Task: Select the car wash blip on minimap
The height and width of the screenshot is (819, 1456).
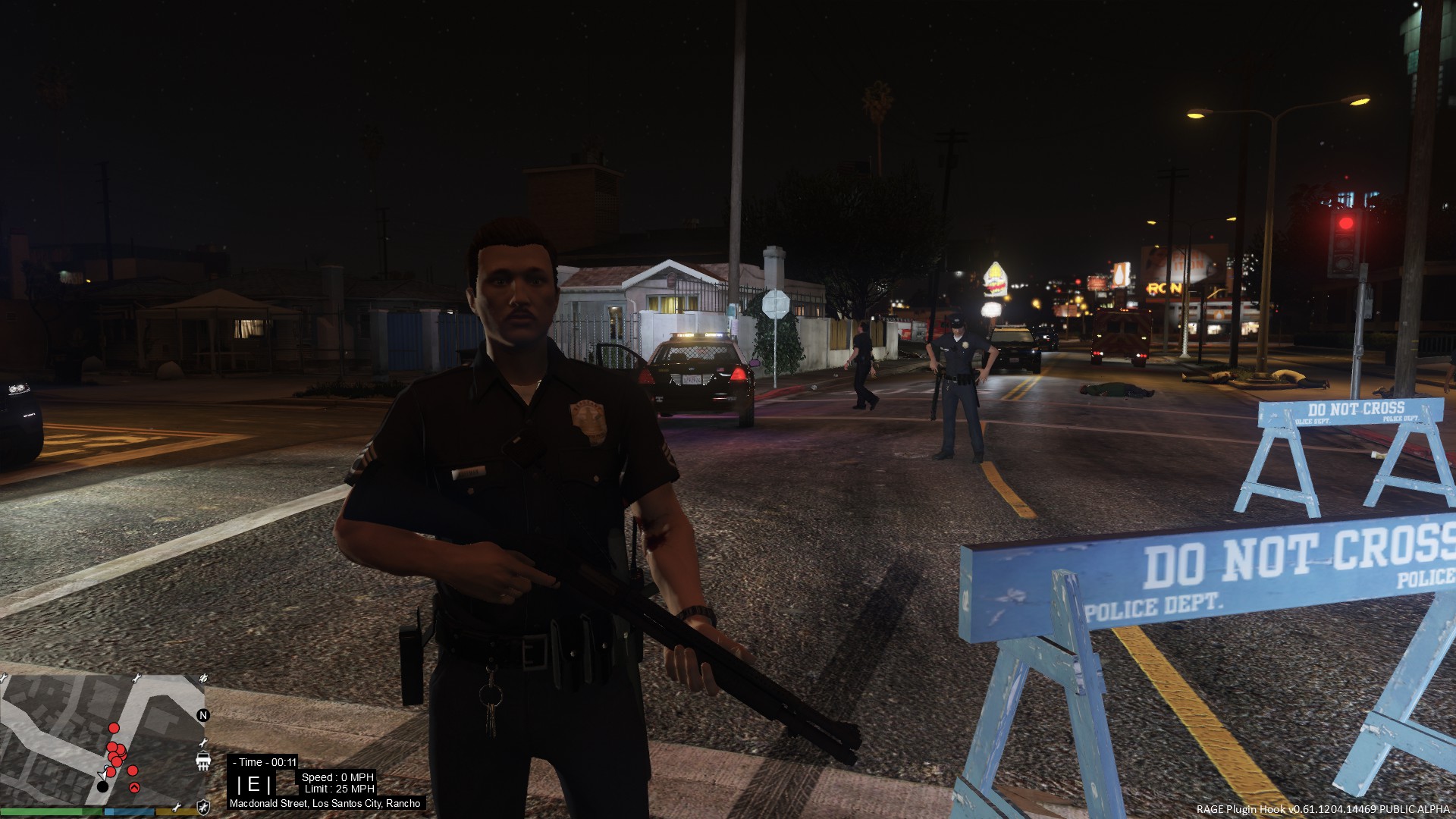Action: pyautogui.click(x=203, y=761)
